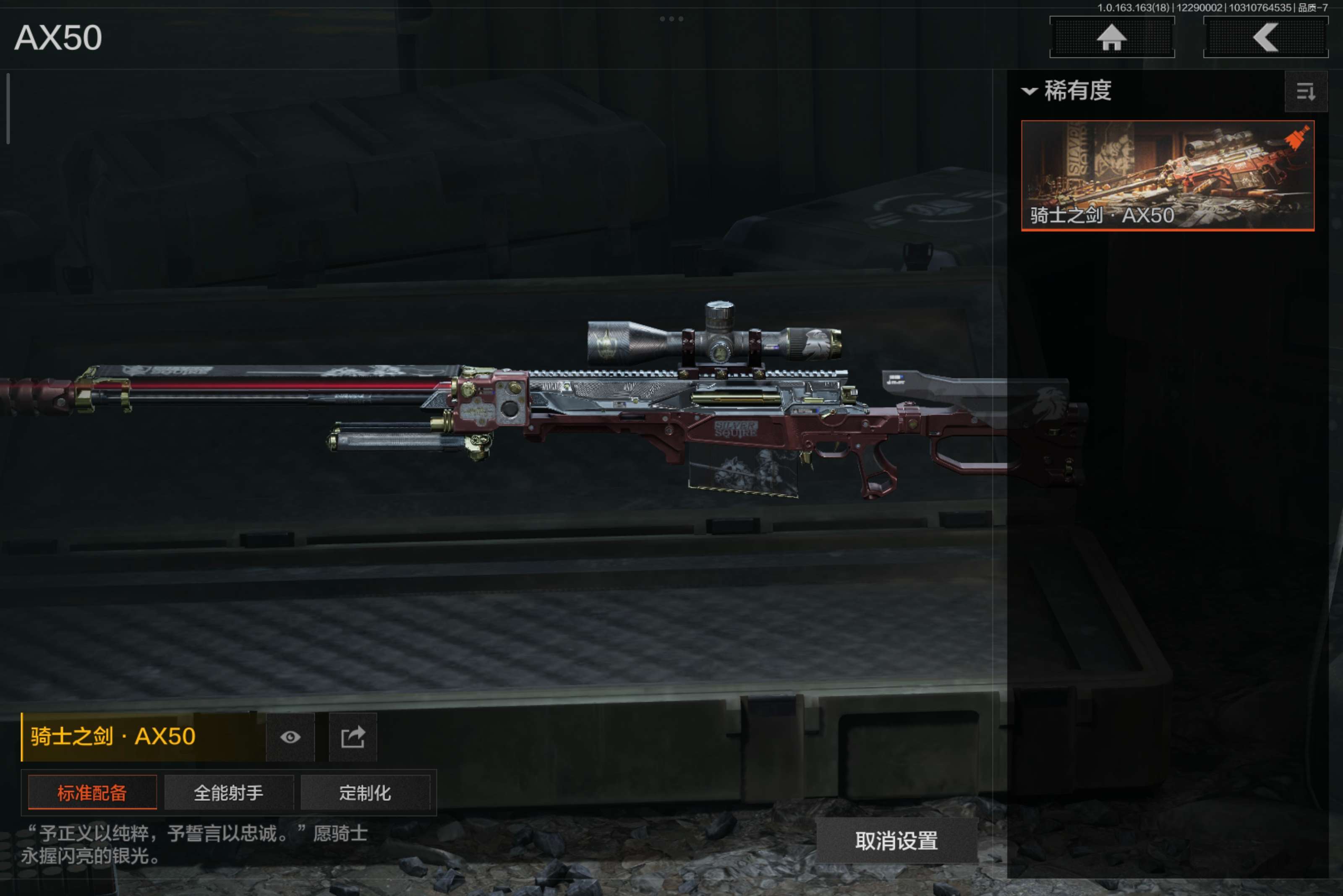Click the 取消设置 button
Screen dimensions: 1343x896
click(896, 840)
